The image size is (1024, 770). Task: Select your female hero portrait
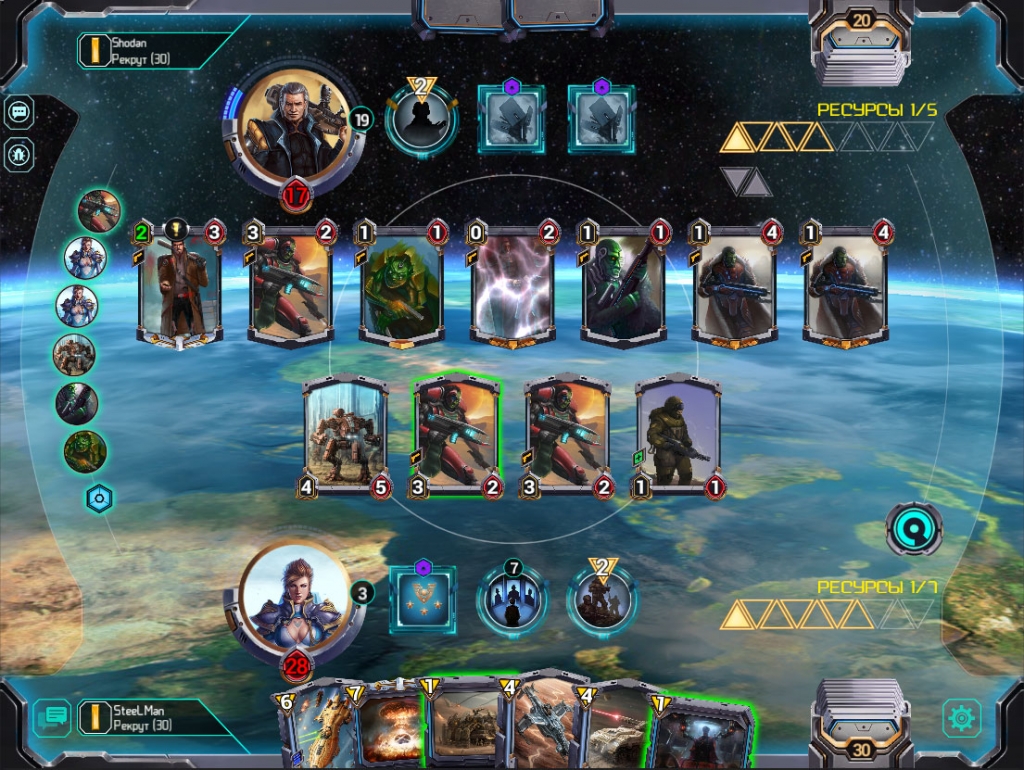pyautogui.click(x=295, y=598)
